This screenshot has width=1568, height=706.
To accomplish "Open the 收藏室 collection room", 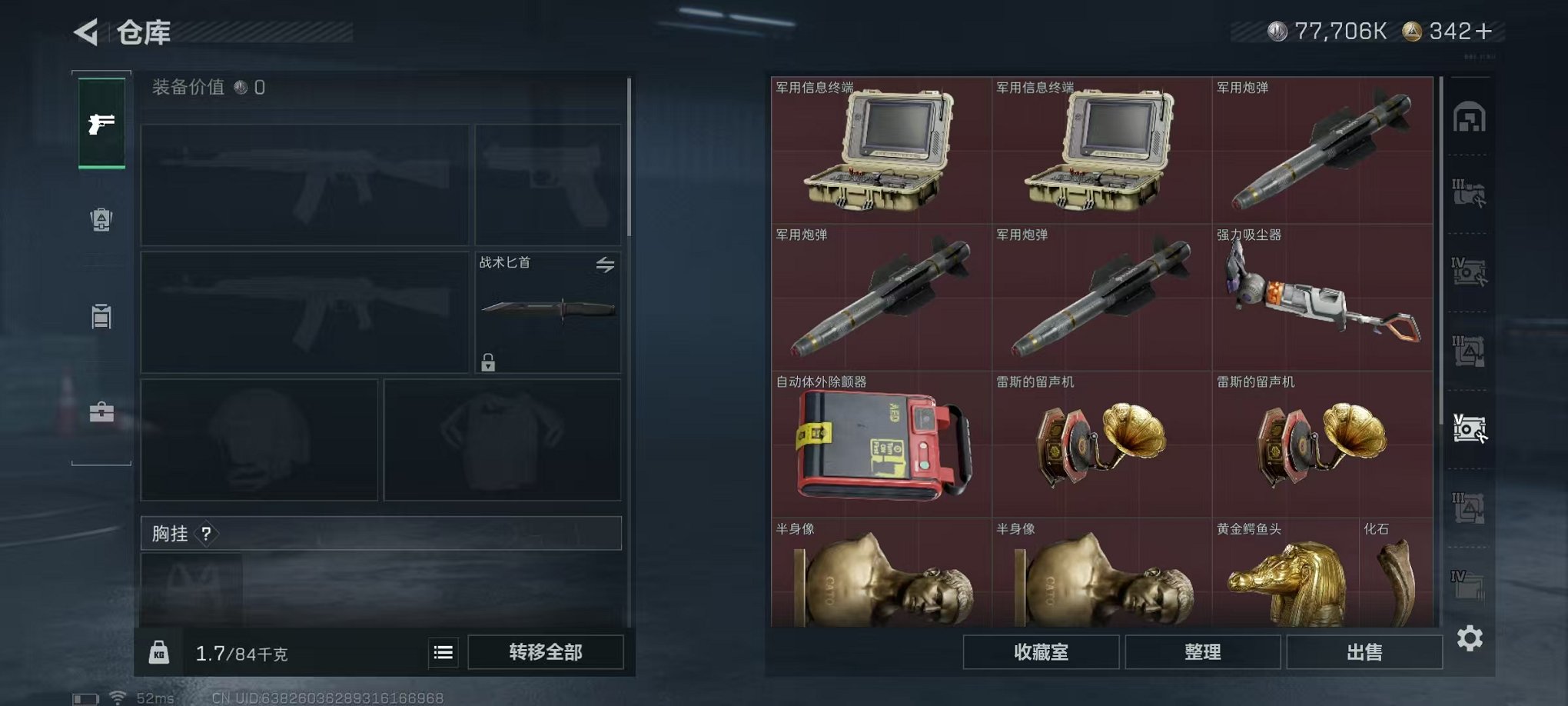I will click(x=1041, y=651).
